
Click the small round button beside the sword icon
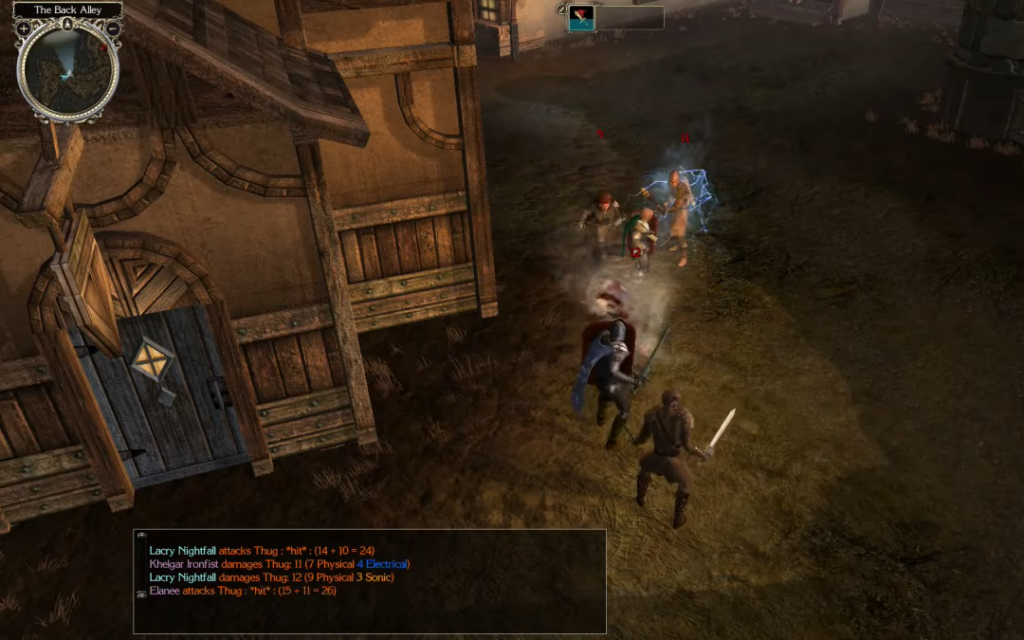click(561, 12)
